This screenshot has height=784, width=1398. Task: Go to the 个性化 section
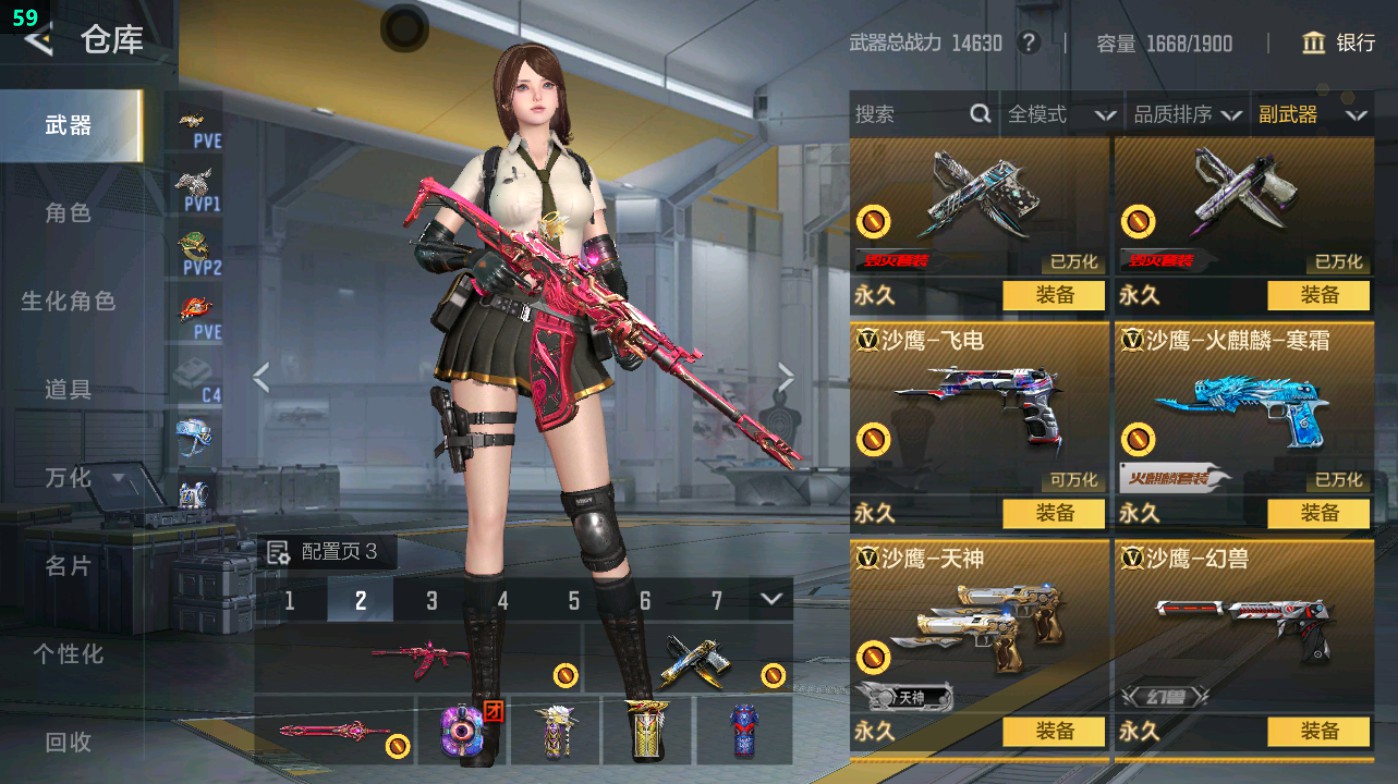(68, 654)
